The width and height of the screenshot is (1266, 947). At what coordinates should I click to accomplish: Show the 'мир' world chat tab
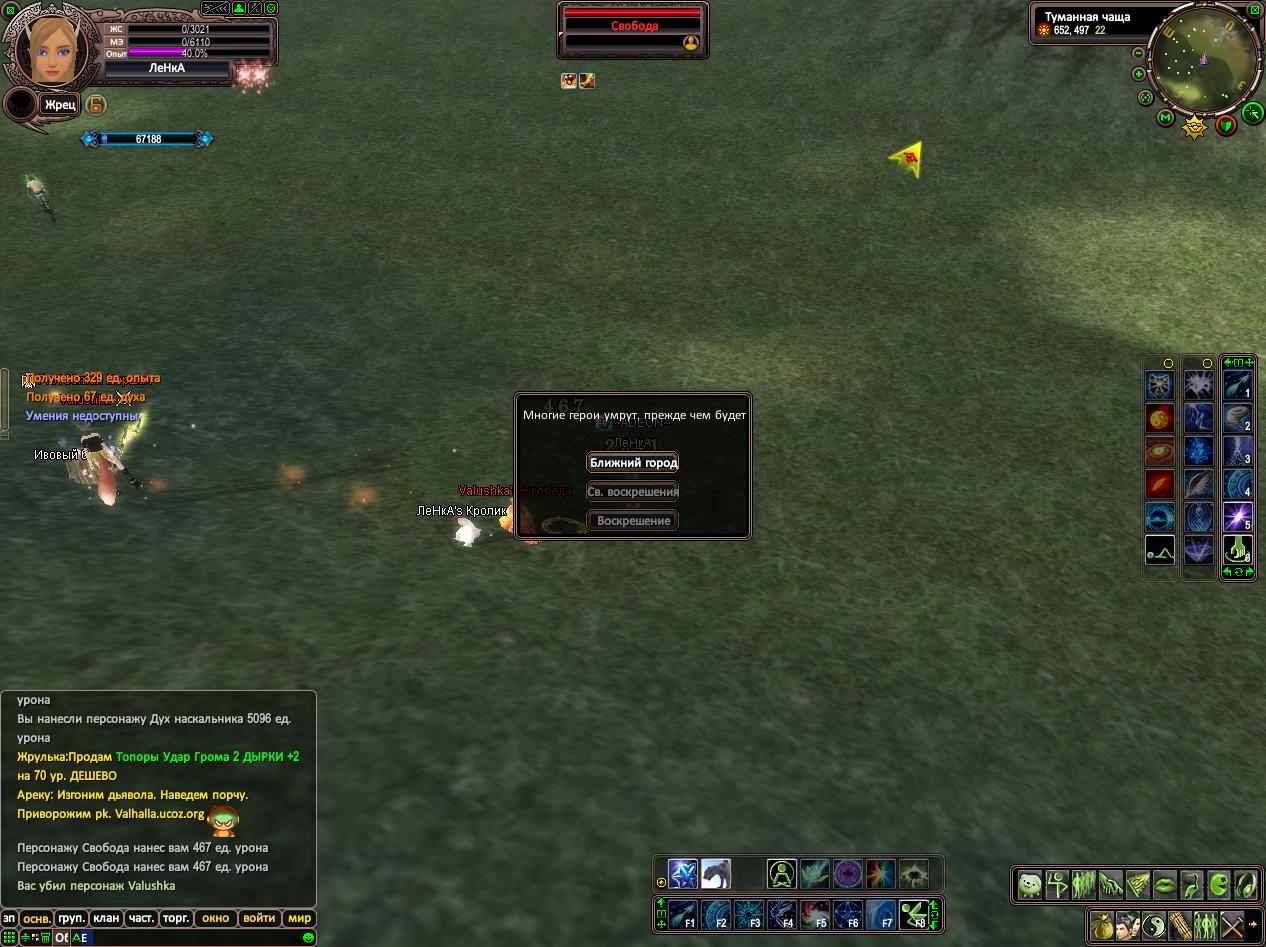(299, 918)
